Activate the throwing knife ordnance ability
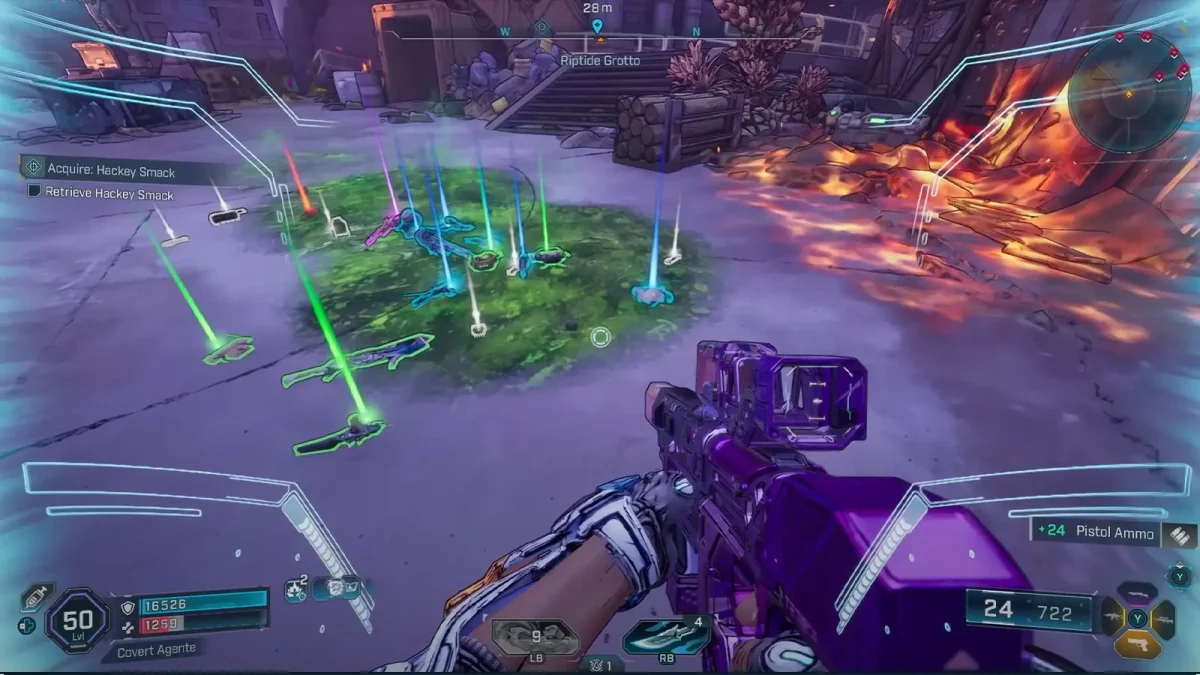This screenshot has width=1200, height=675. [x=665, y=636]
